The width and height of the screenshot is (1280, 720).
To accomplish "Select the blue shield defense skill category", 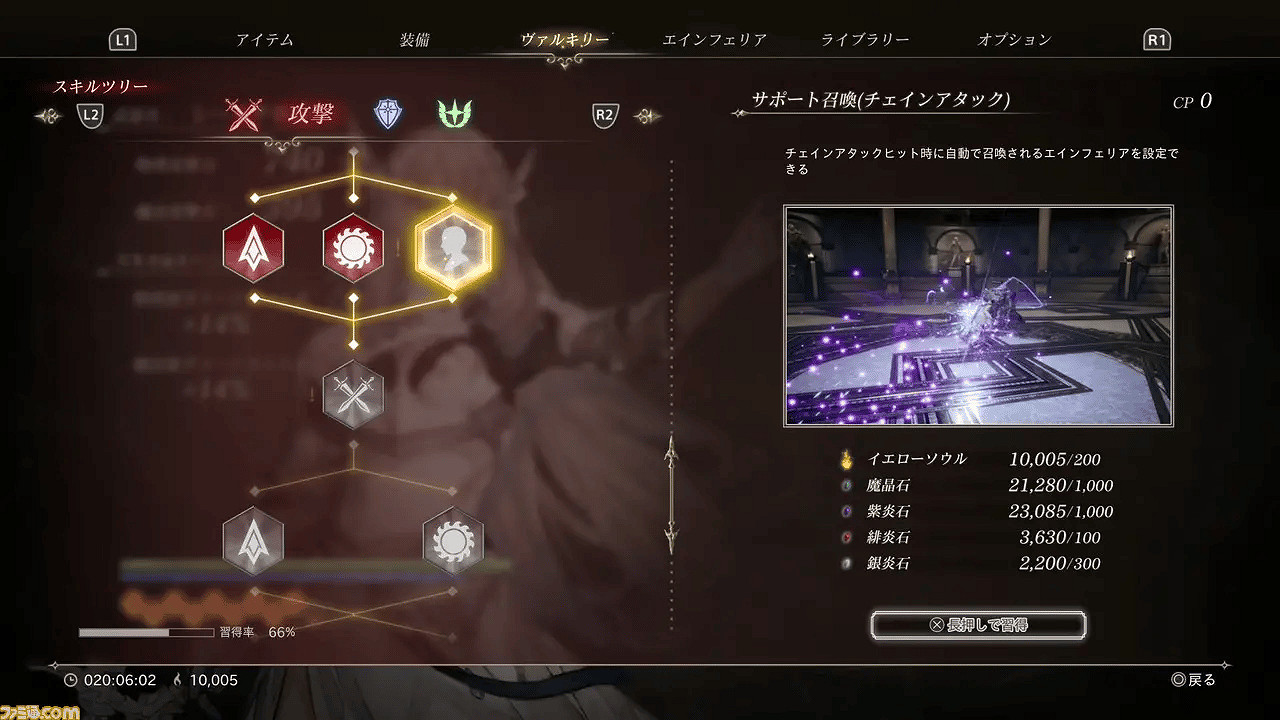I will click(x=387, y=113).
